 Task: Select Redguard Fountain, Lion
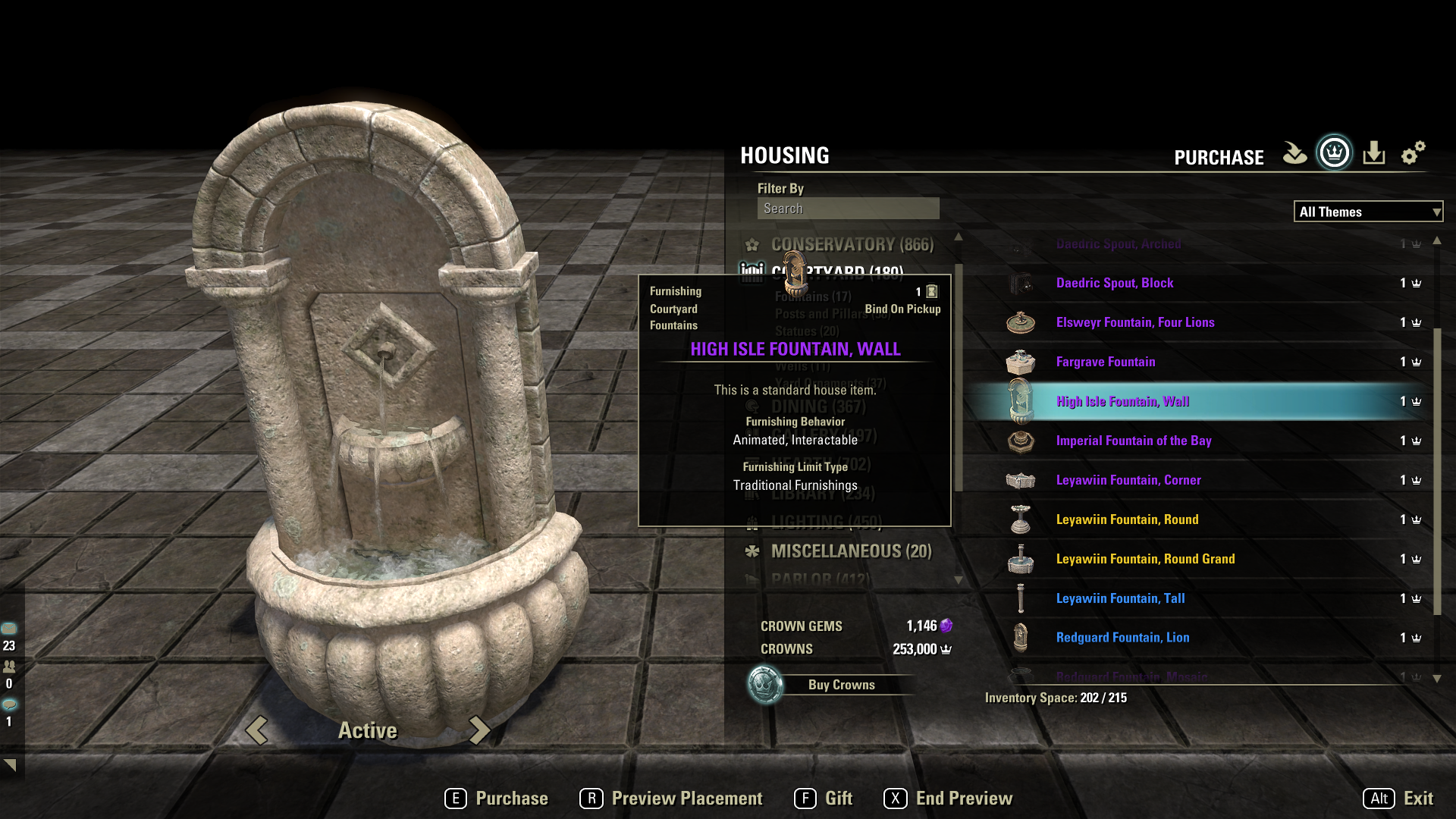(1122, 638)
